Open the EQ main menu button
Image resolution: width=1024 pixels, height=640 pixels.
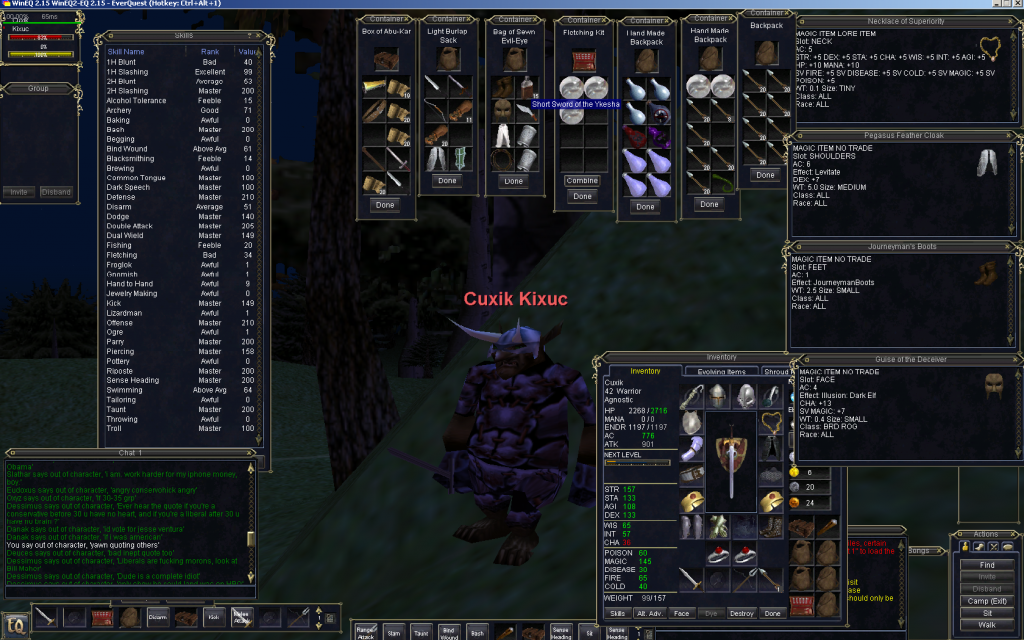(15, 624)
